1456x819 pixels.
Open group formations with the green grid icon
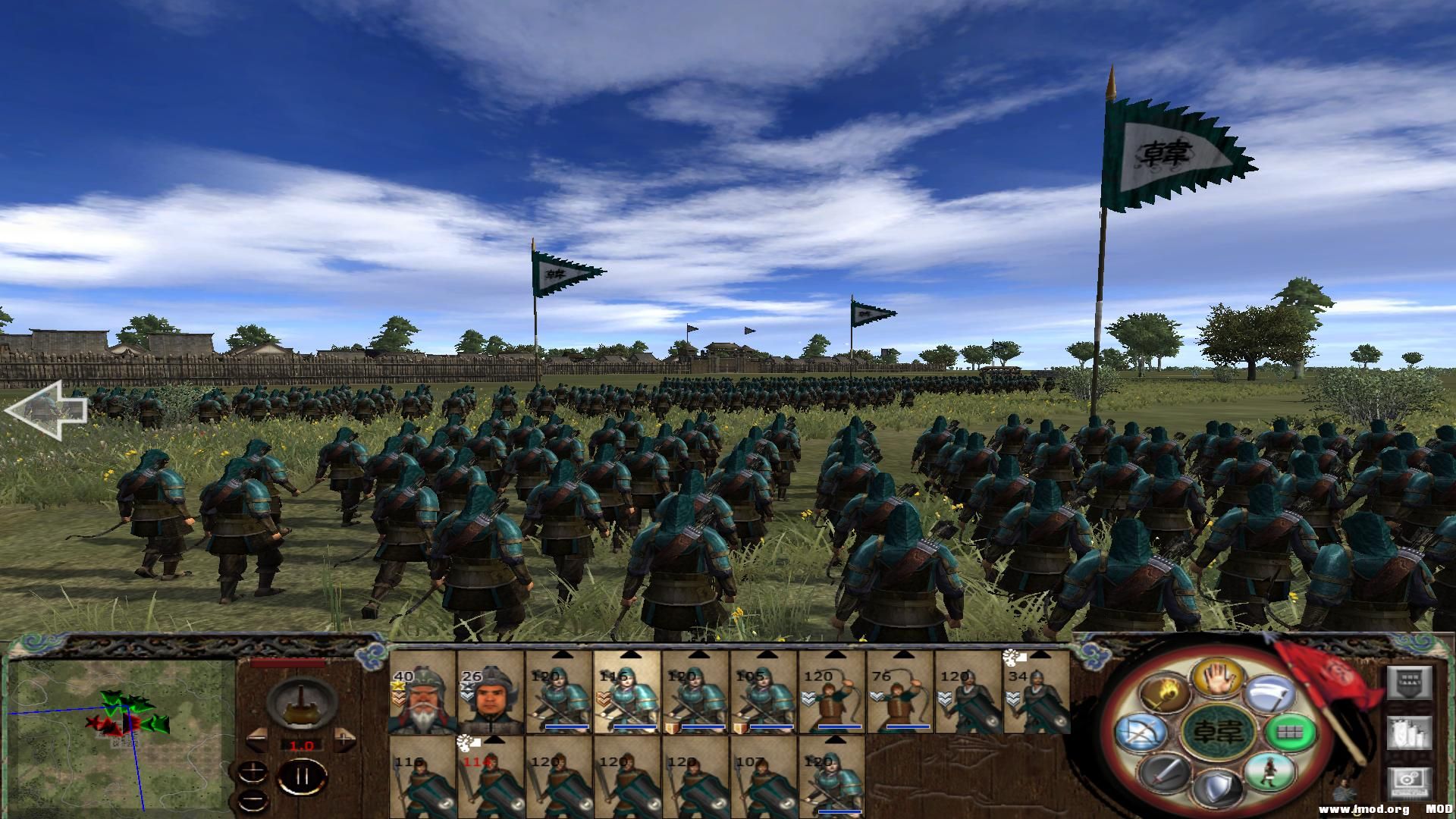(1291, 734)
